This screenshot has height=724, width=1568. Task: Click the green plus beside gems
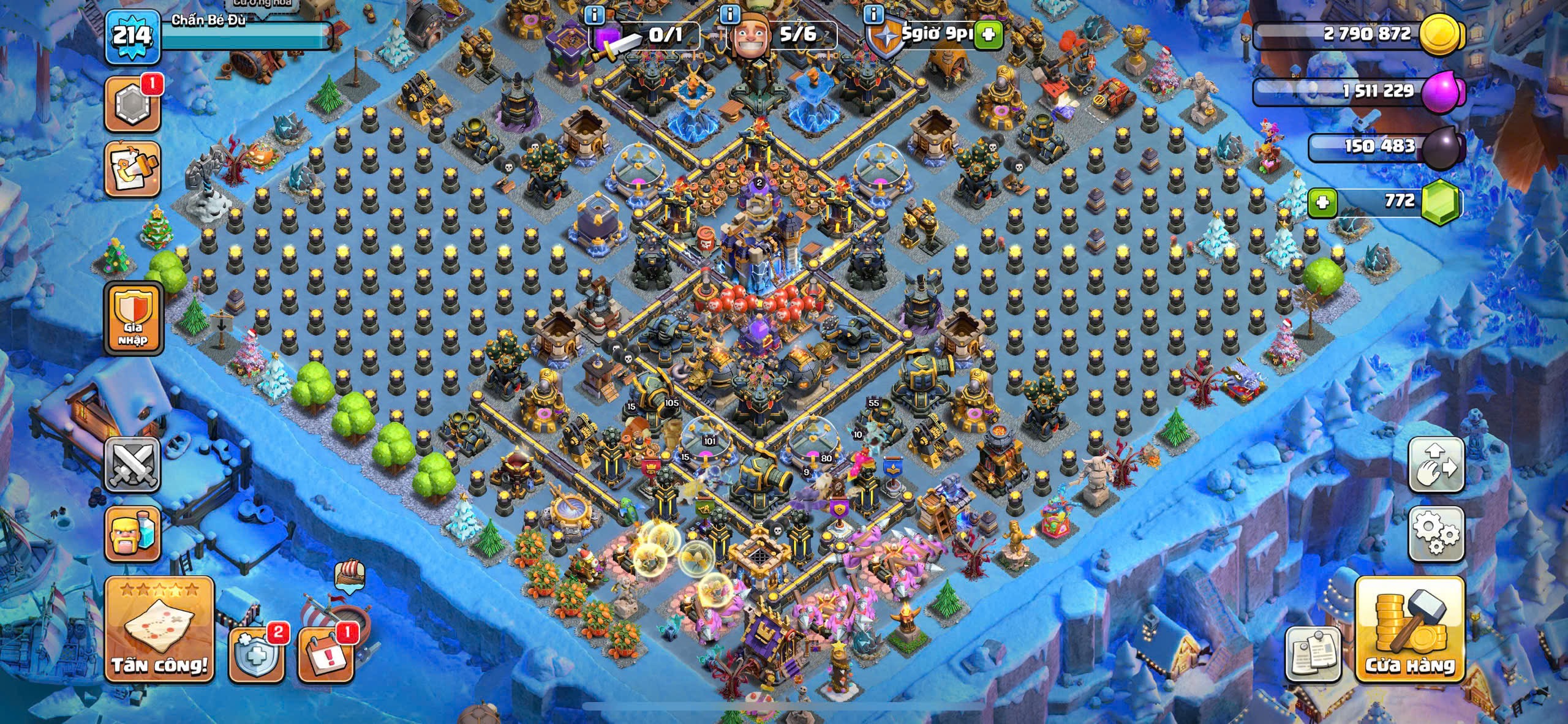(x=1322, y=202)
